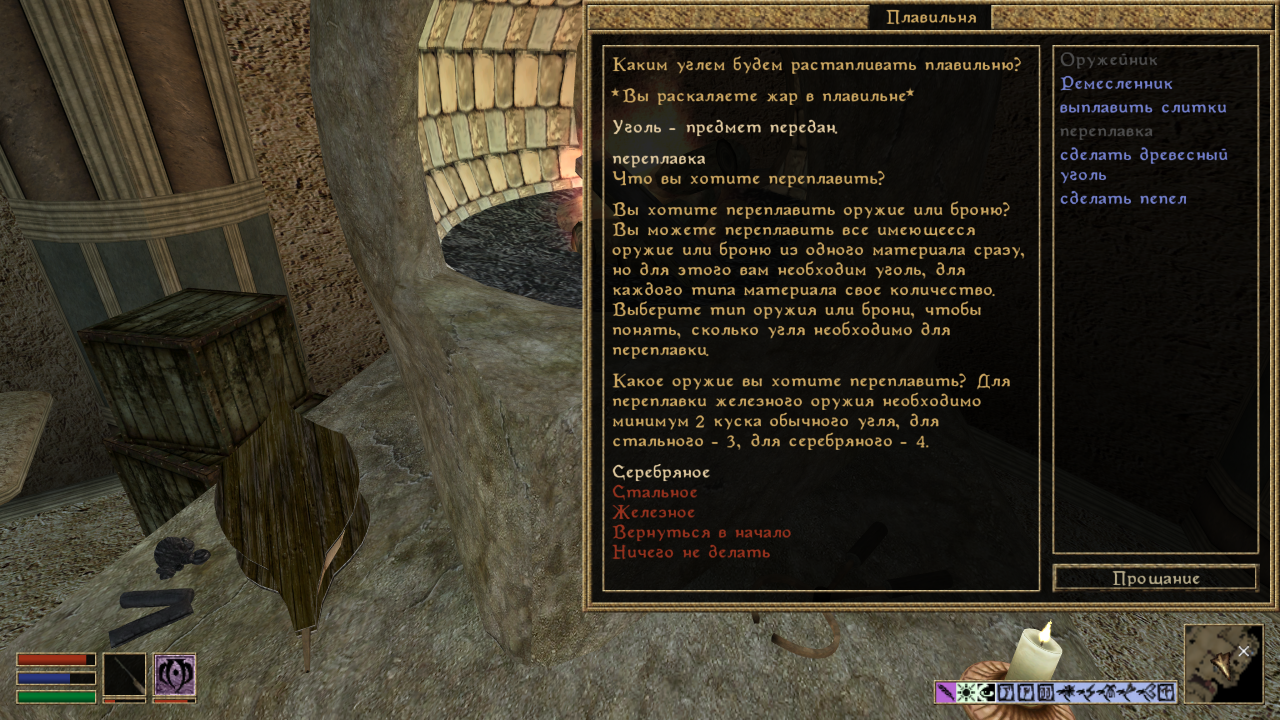This screenshot has width=1280, height=720.
Task: Open the minimap in the corner
Action: coord(1223,663)
